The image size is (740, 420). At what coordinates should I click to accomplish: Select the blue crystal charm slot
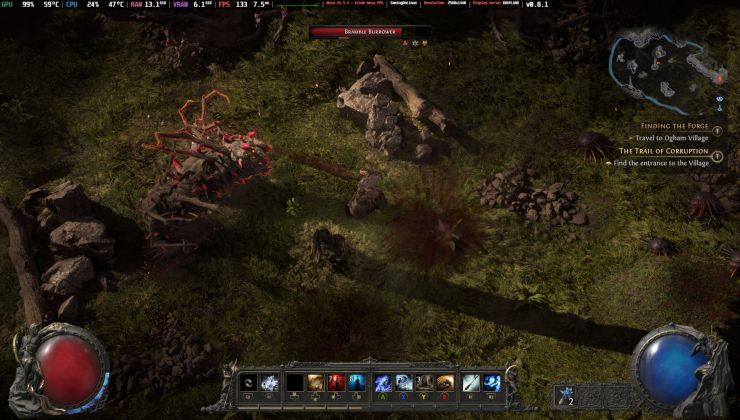coord(567,395)
